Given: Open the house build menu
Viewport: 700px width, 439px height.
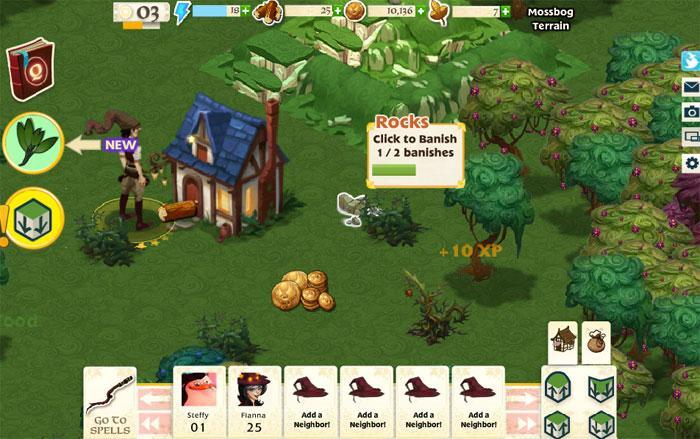Looking at the screenshot, I should point(563,341).
